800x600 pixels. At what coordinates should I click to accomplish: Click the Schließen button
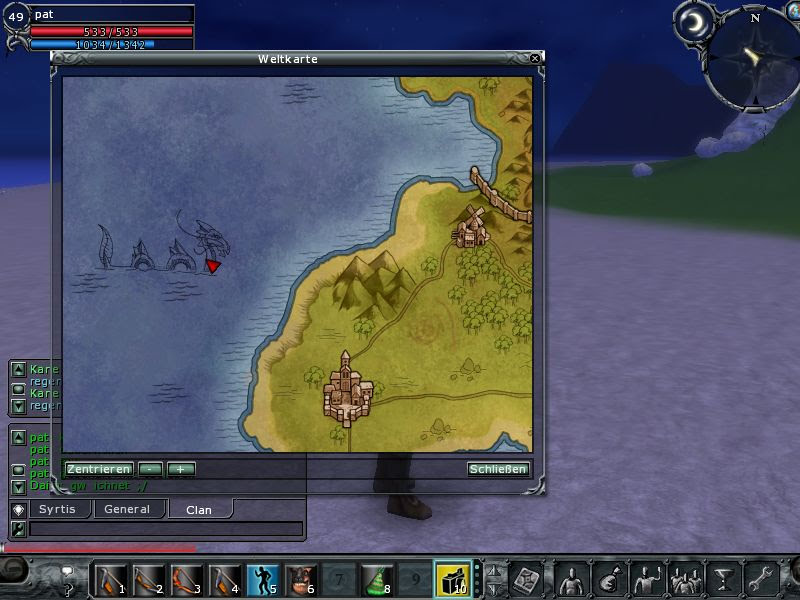(498, 469)
